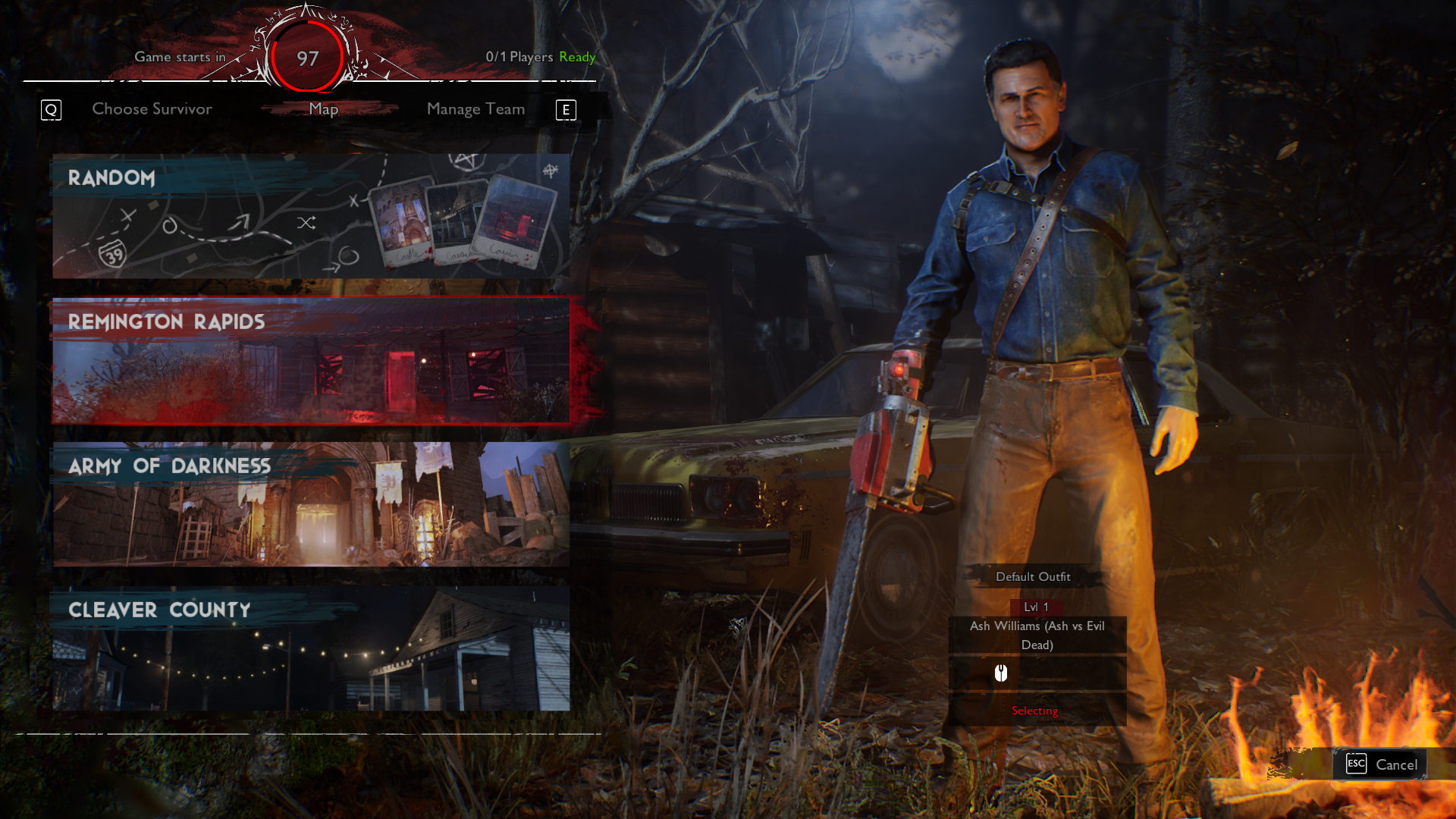Switch to the Choose Survivor tab
This screenshot has height=819, width=1456.
coord(152,109)
